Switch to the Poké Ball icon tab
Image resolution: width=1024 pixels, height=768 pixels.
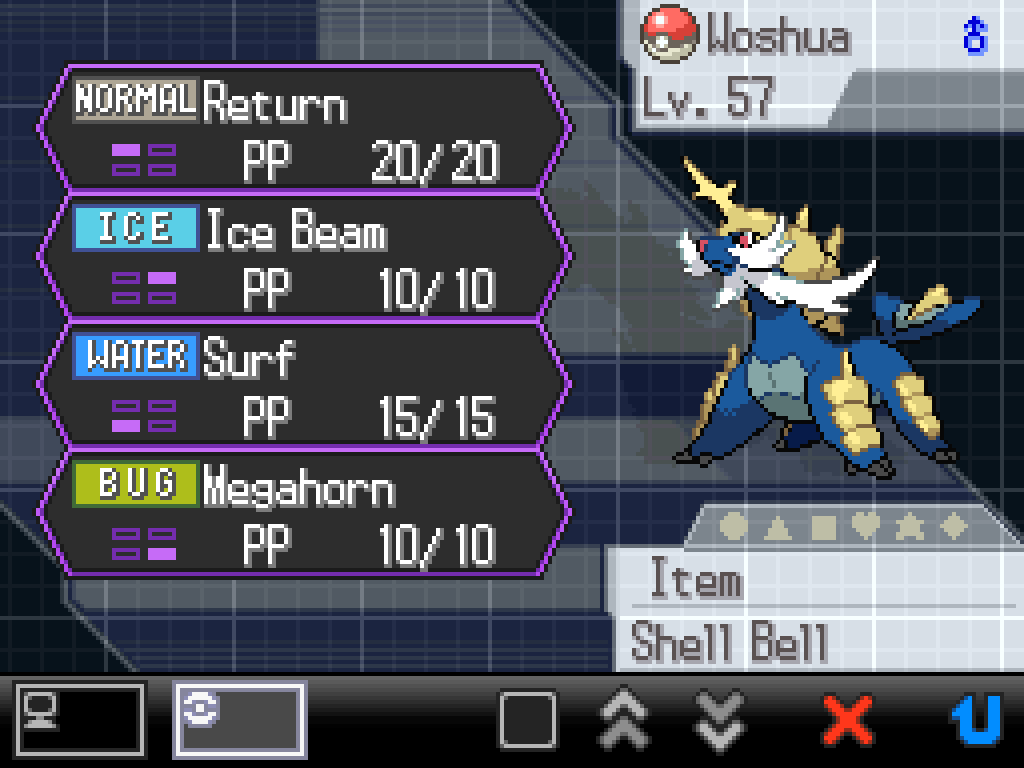[239, 719]
